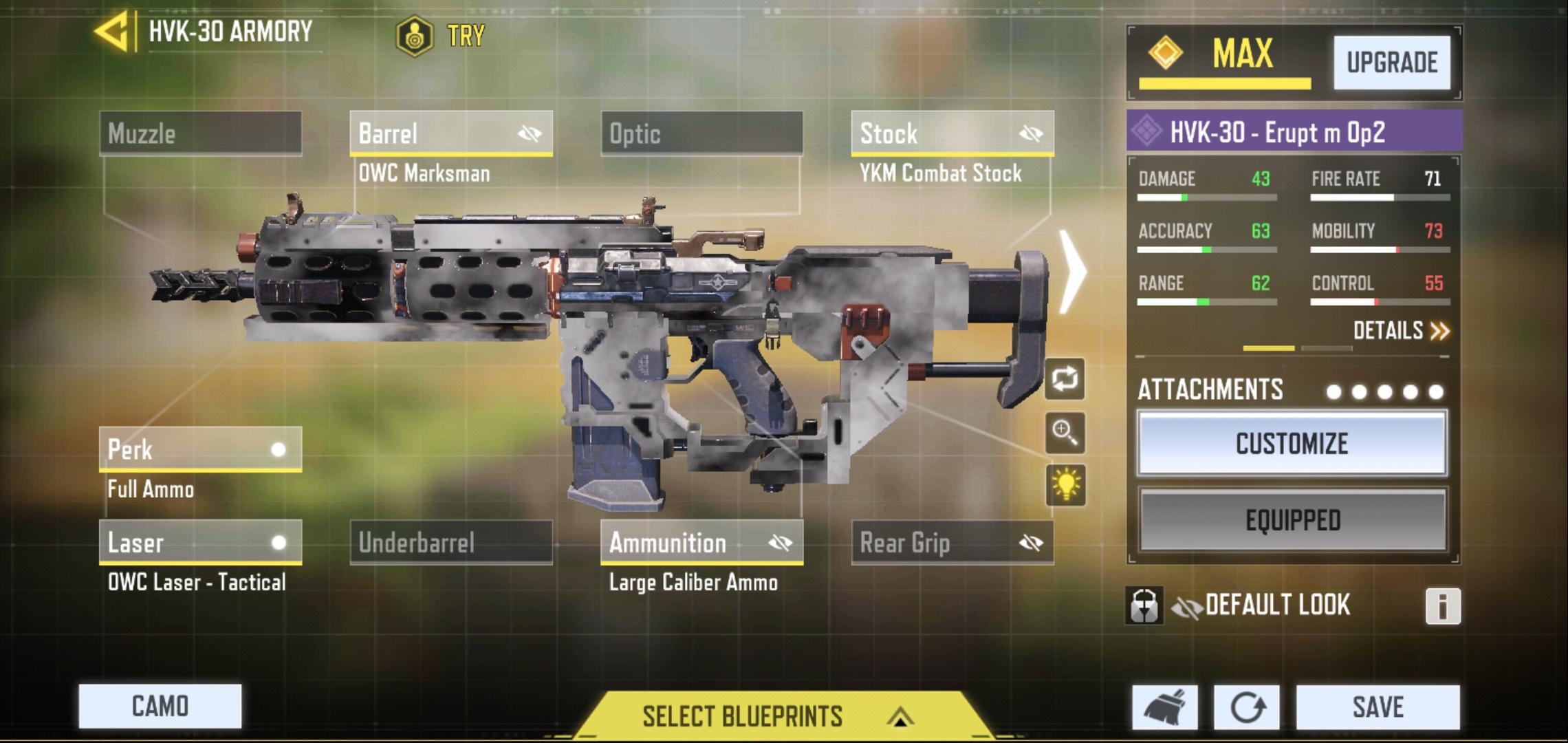Toggle the lightbulb lighting icon
This screenshot has height=743, width=1568.
pos(1065,485)
